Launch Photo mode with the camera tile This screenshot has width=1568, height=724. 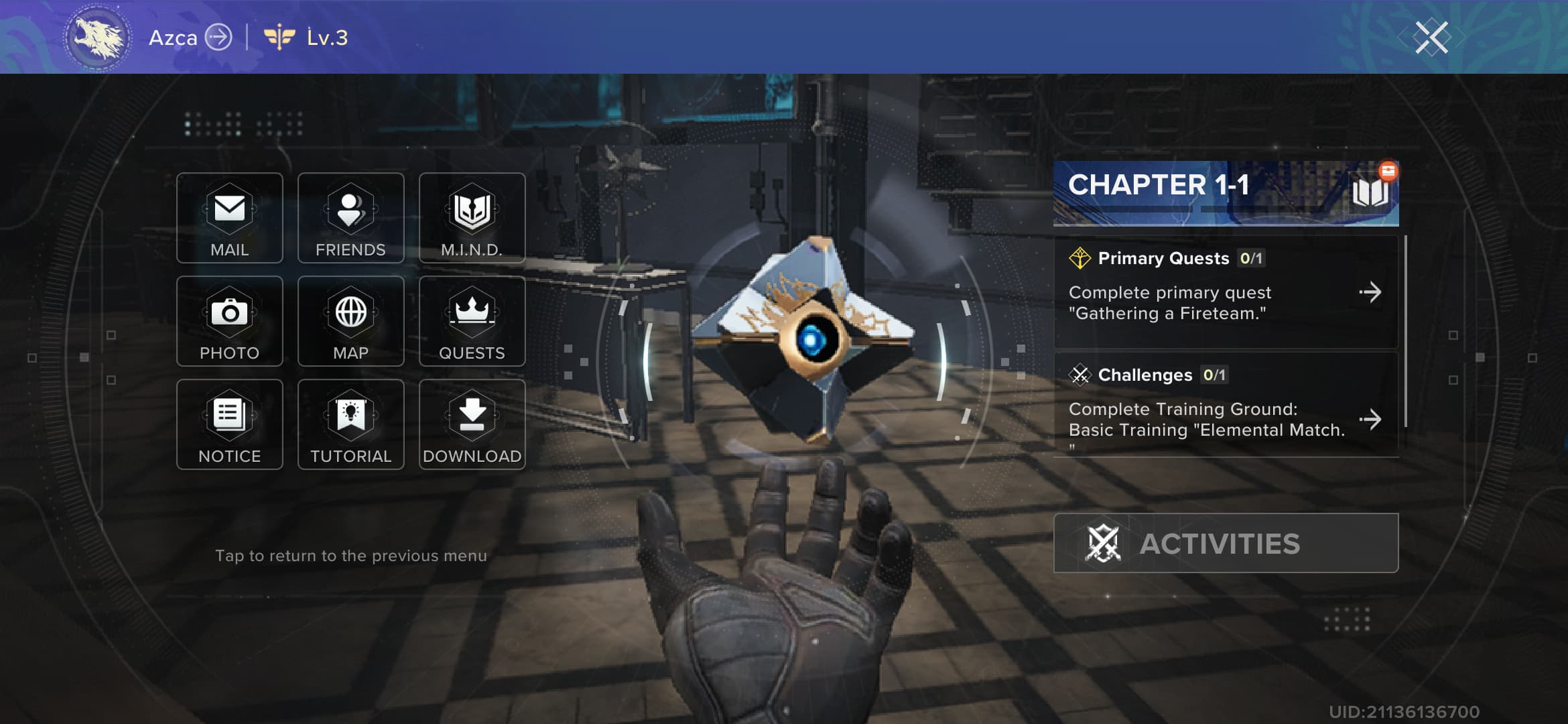[229, 321]
